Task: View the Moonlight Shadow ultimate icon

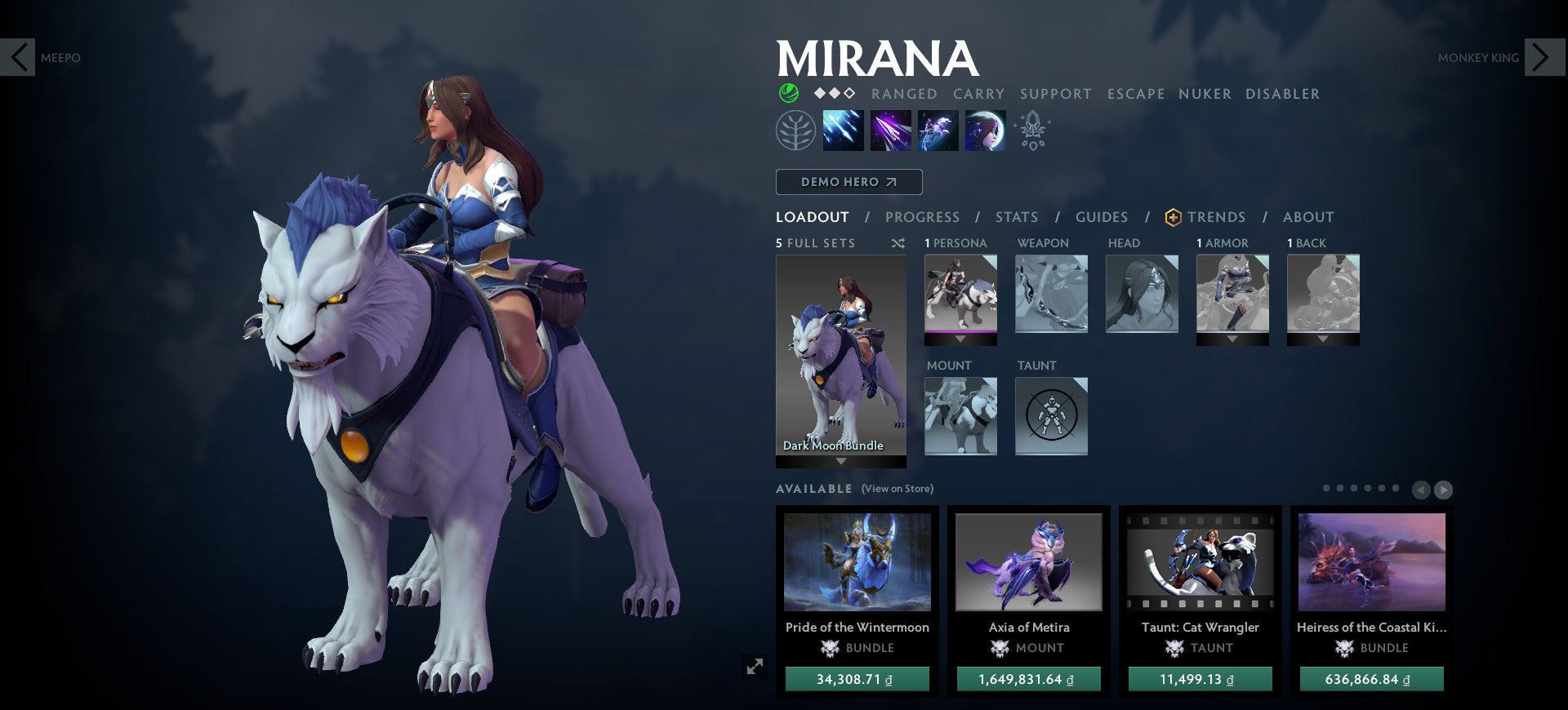Action: pyautogui.click(x=984, y=131)
